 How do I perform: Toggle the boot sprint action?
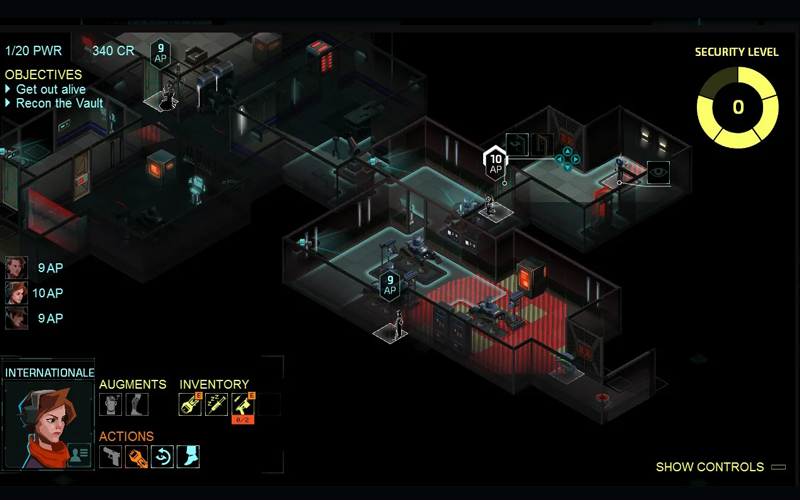click(x=189, y=457)
